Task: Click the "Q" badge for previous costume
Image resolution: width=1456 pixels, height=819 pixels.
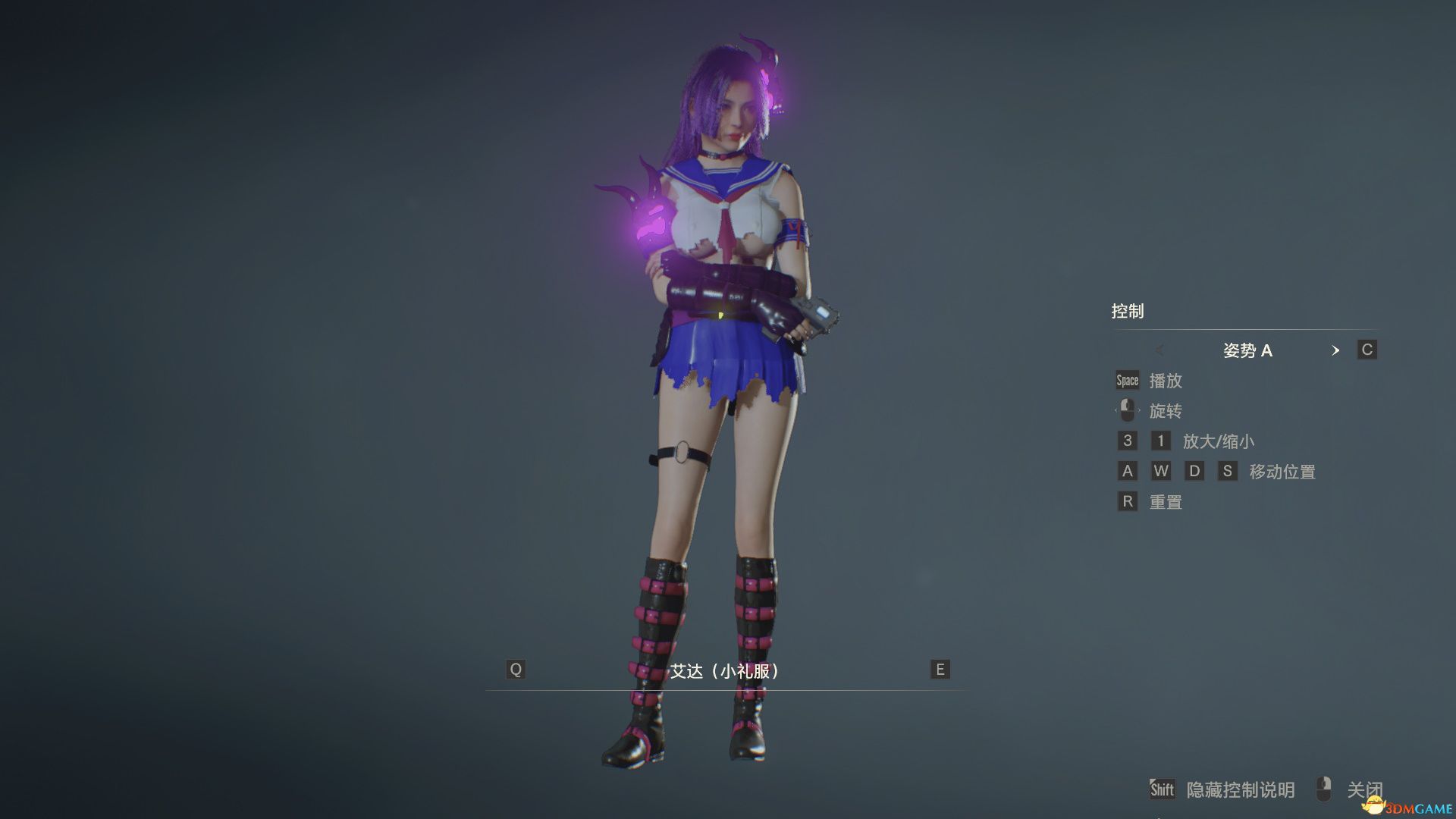Action: pyautogui.click(x=516, y=670)
